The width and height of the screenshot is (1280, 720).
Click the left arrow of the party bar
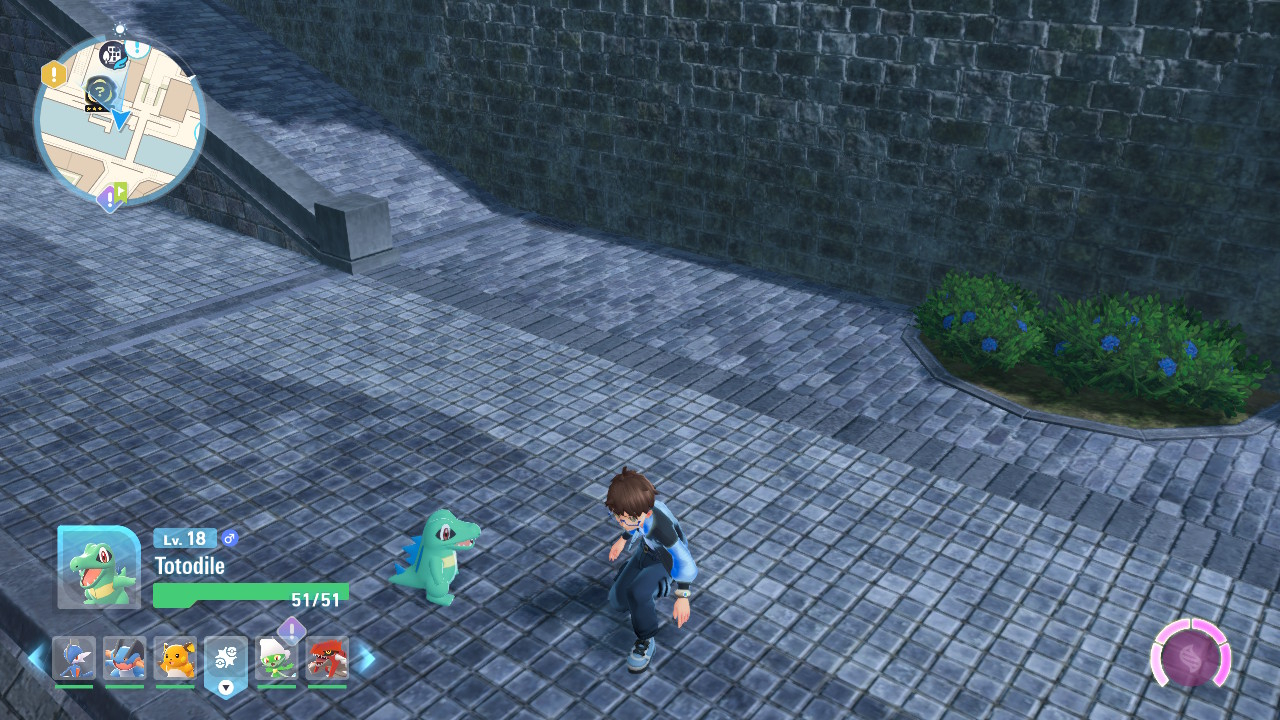[x=36, y=658]
